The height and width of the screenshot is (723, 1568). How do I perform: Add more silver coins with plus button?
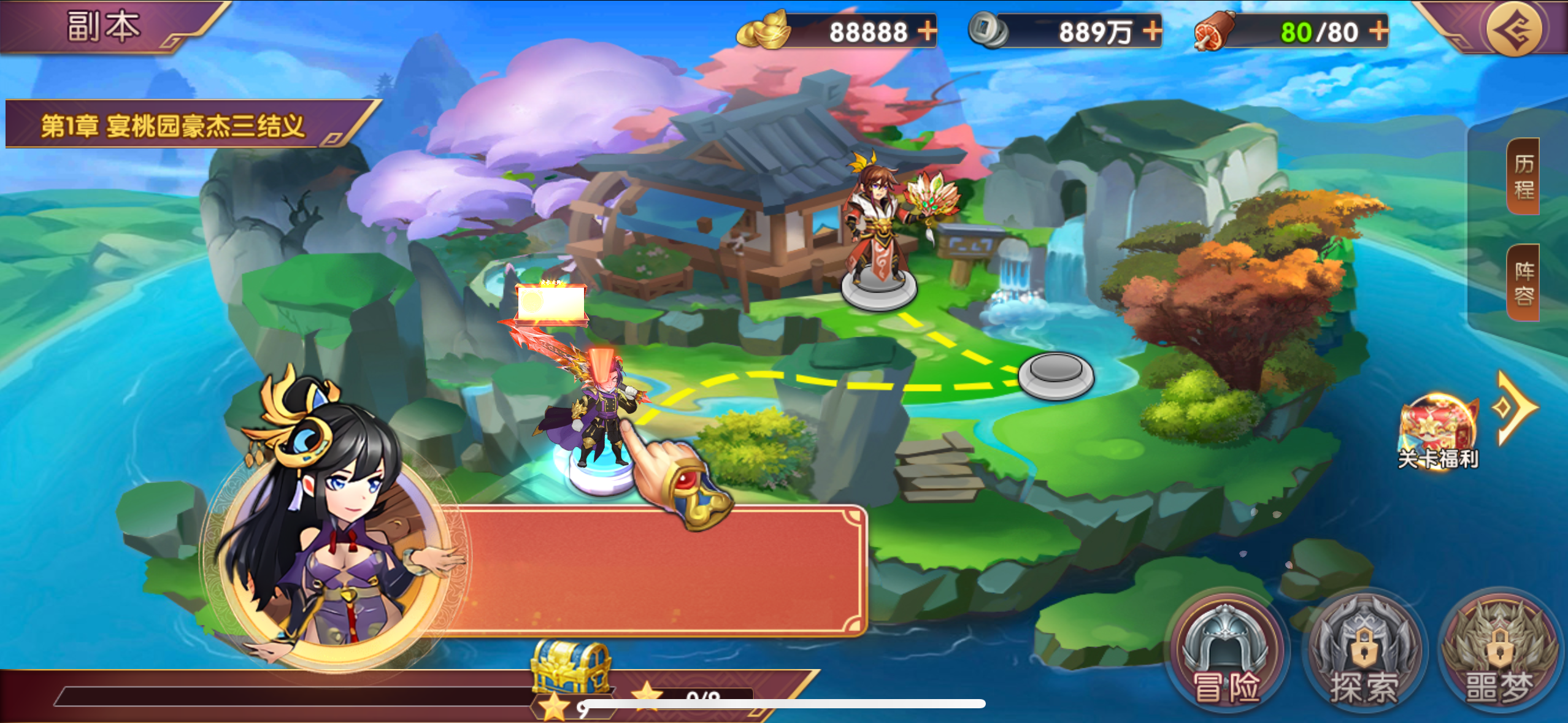[x=1152, y=31]
